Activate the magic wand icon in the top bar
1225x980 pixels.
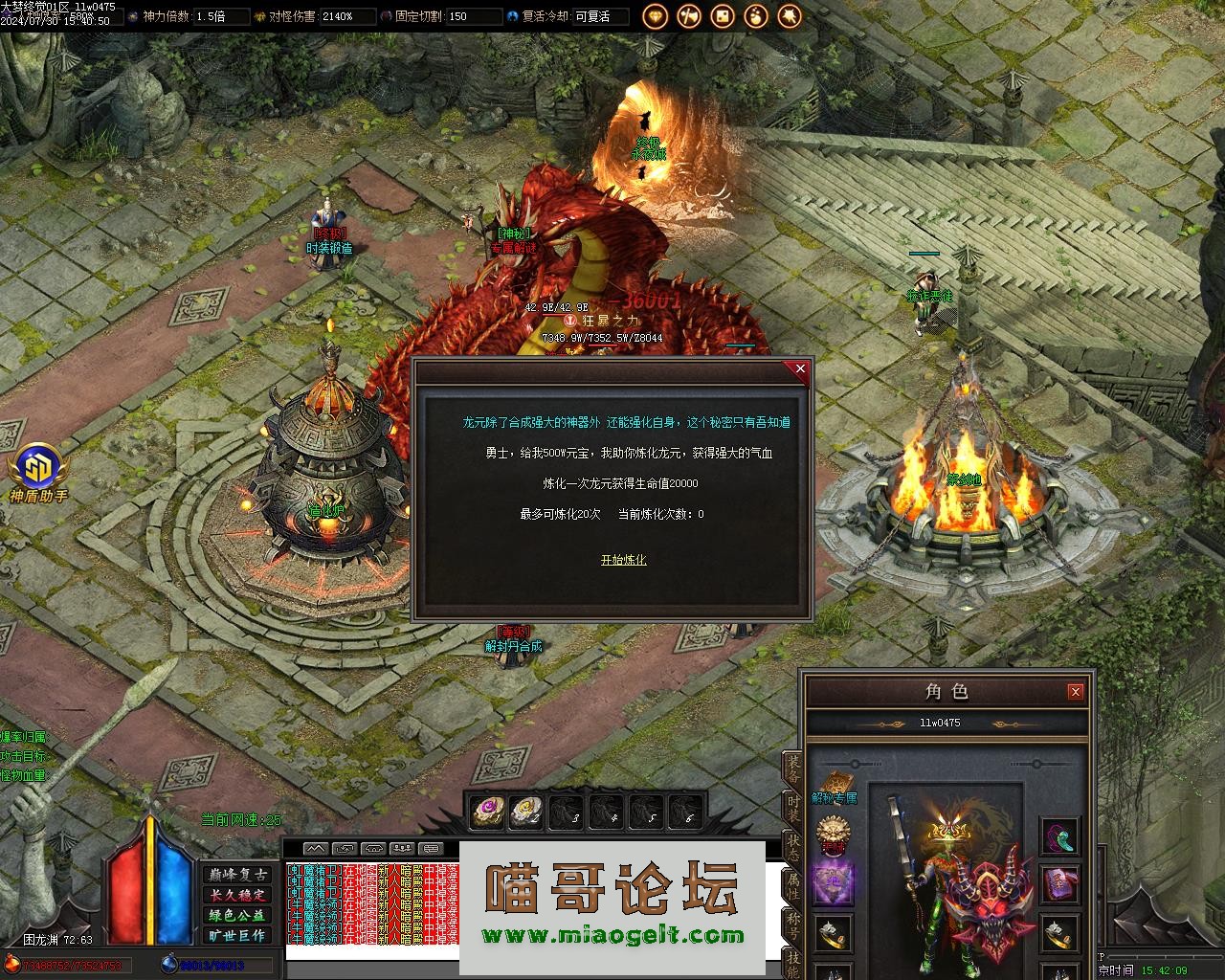click(790, 16)
